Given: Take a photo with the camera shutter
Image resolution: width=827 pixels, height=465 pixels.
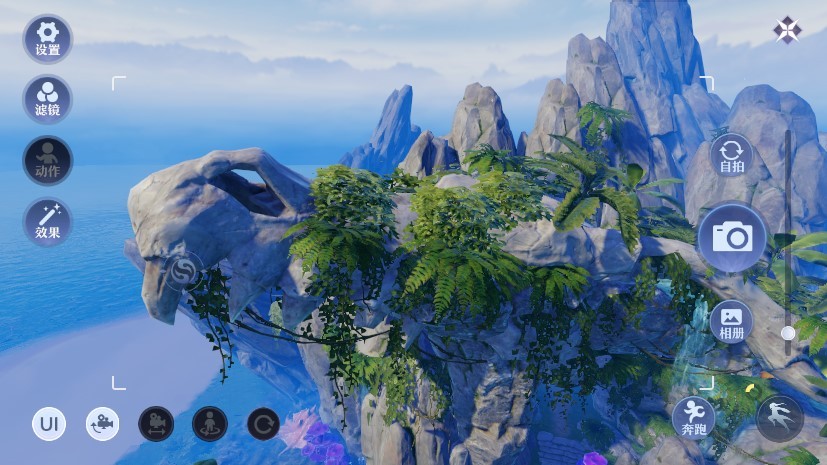Looking at the screenshot, I should pyautogui.click(x=732, y=237).
